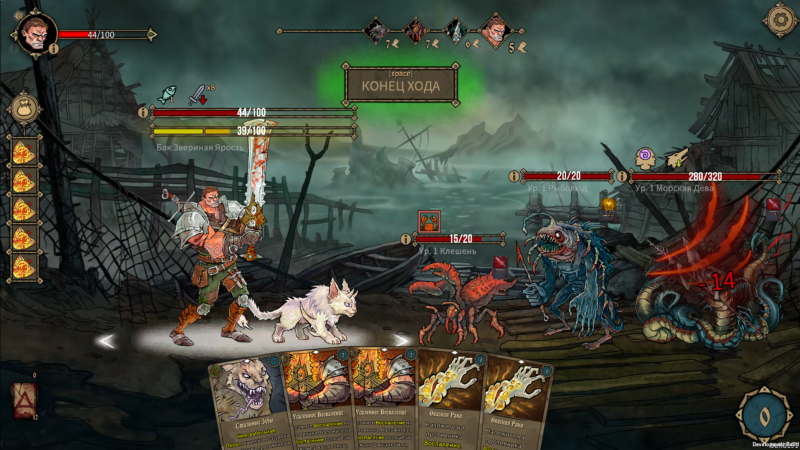
Task: Open info icon beside the hero's health bar
Action: (x=143, y=113)
